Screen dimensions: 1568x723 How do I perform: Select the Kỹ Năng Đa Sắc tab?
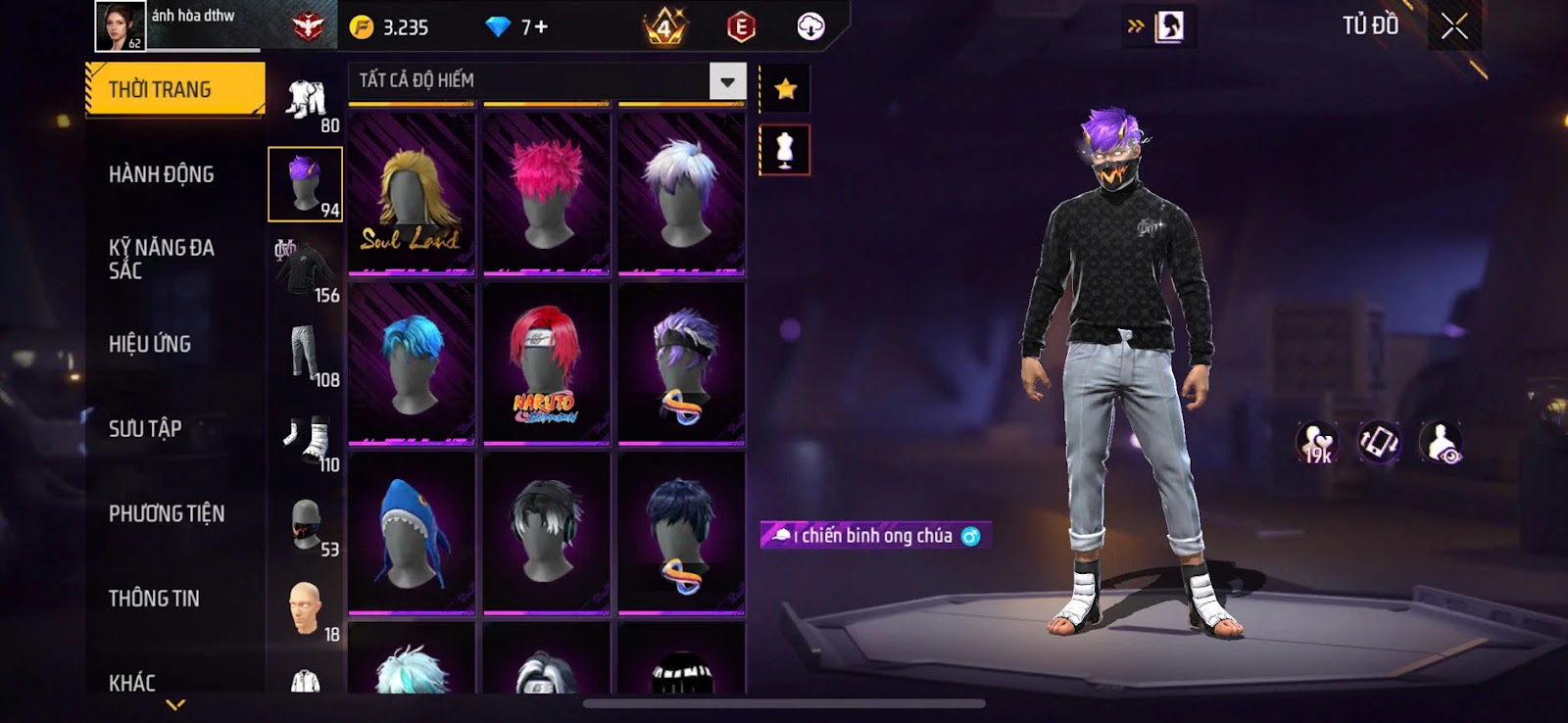[162, 259]
